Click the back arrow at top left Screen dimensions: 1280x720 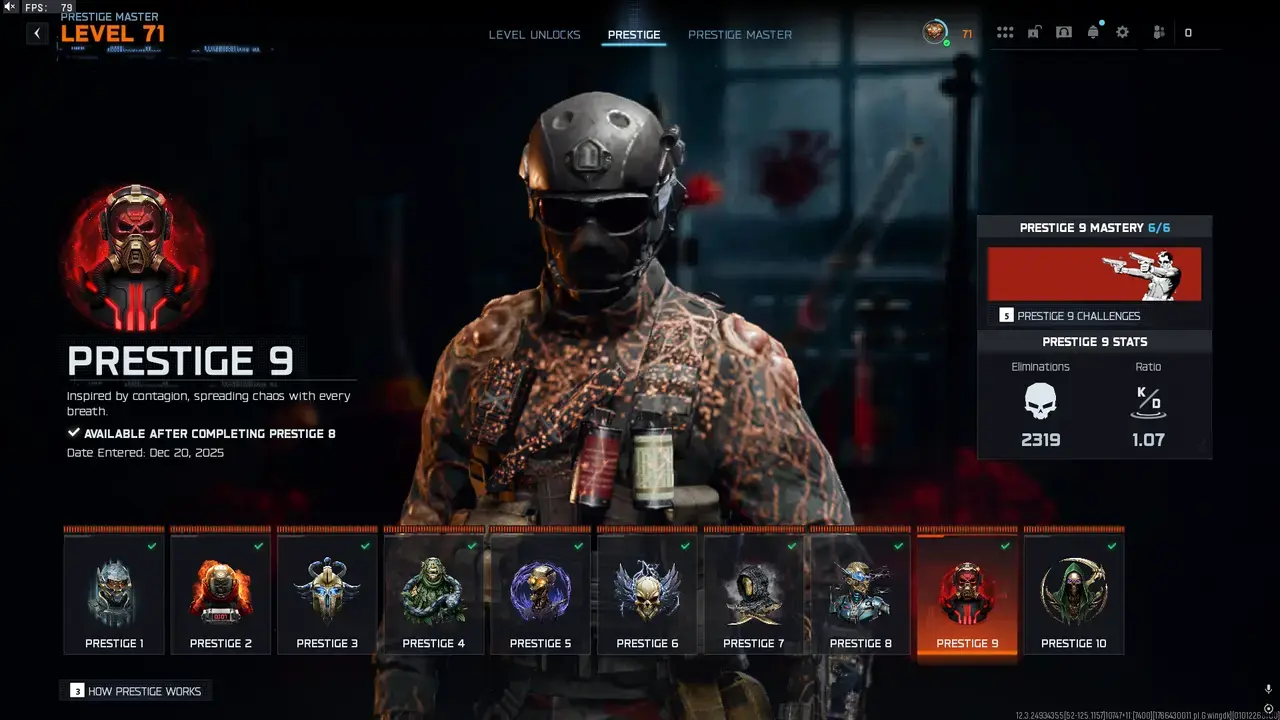[36, 32]
